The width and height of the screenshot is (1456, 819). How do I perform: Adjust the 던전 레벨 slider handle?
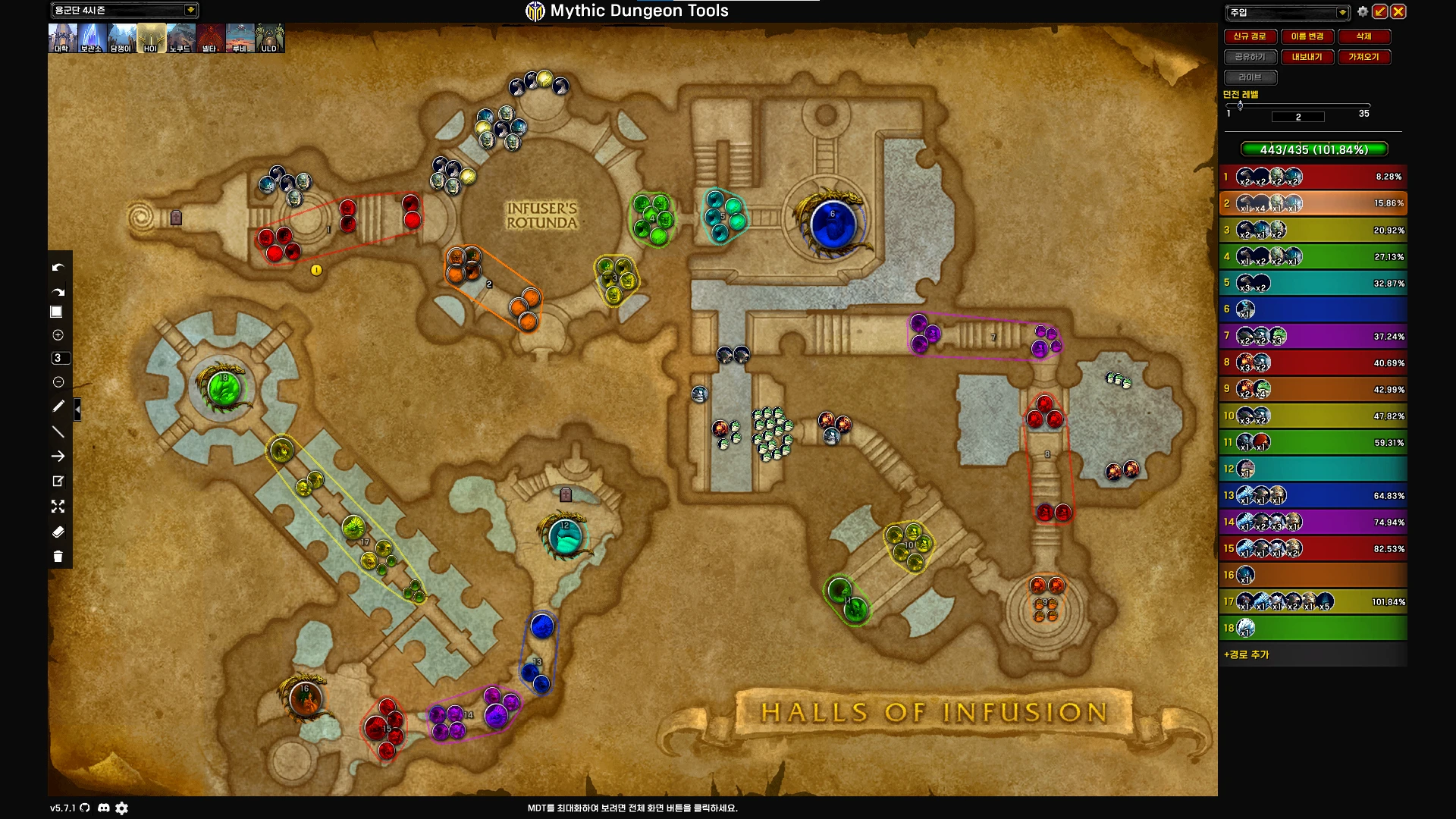tap(1240, 105)
